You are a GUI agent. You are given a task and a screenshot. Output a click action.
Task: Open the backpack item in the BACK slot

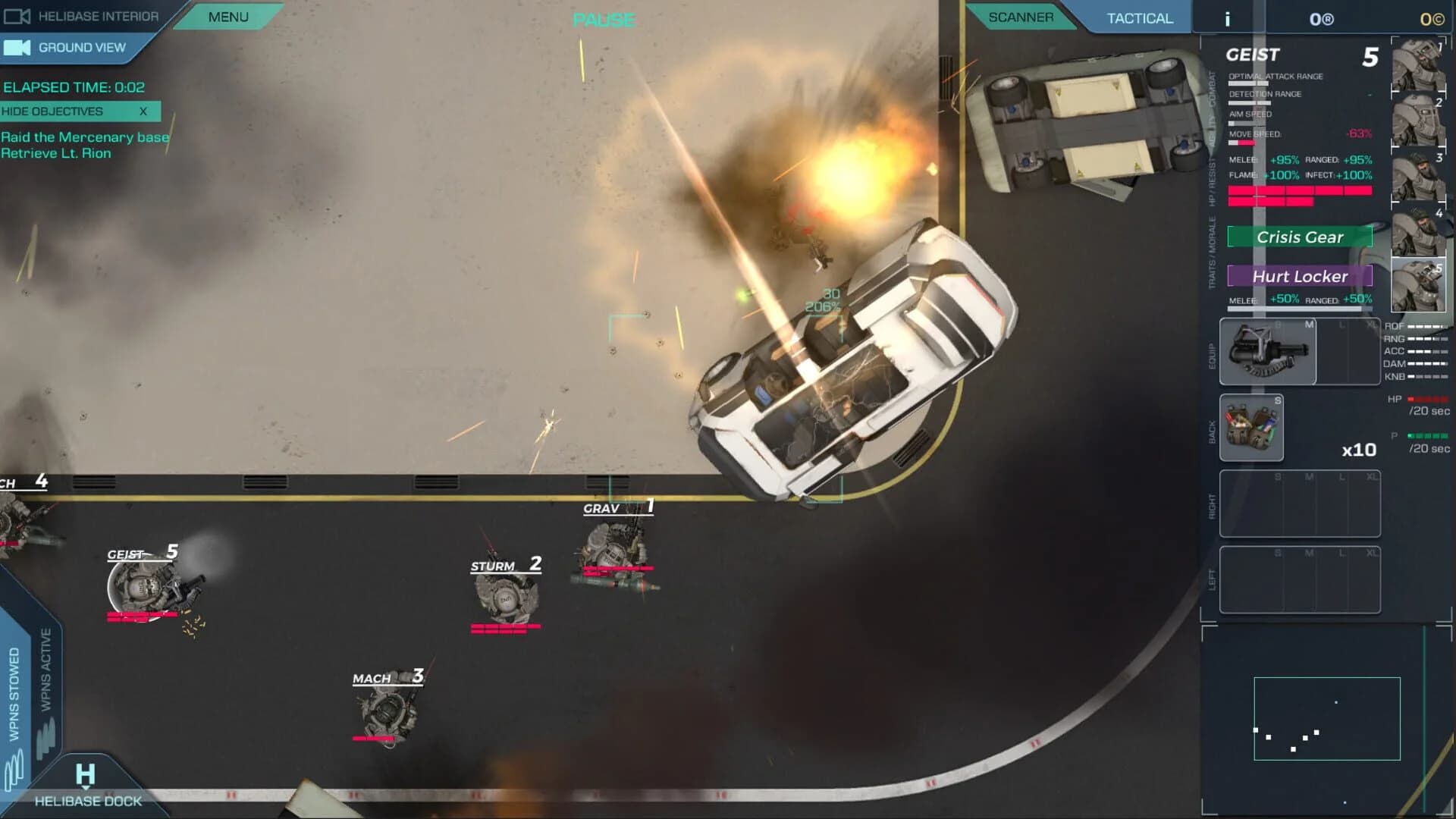[x=1251, y=428]
